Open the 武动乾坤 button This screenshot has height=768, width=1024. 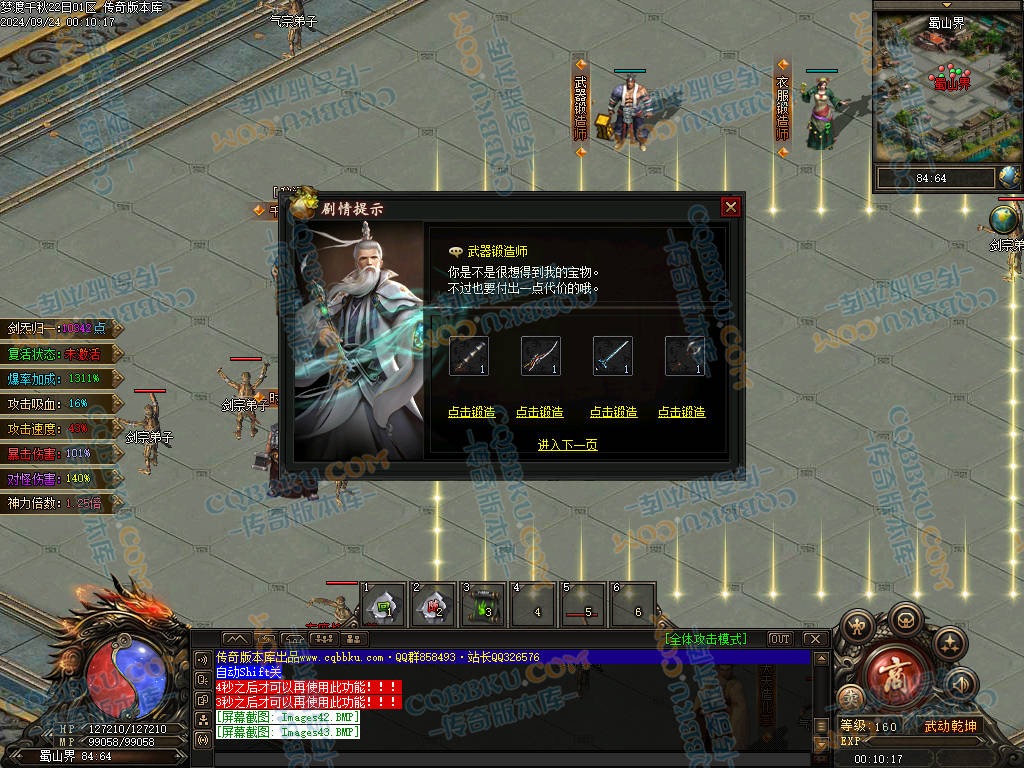tap(950, 726)
